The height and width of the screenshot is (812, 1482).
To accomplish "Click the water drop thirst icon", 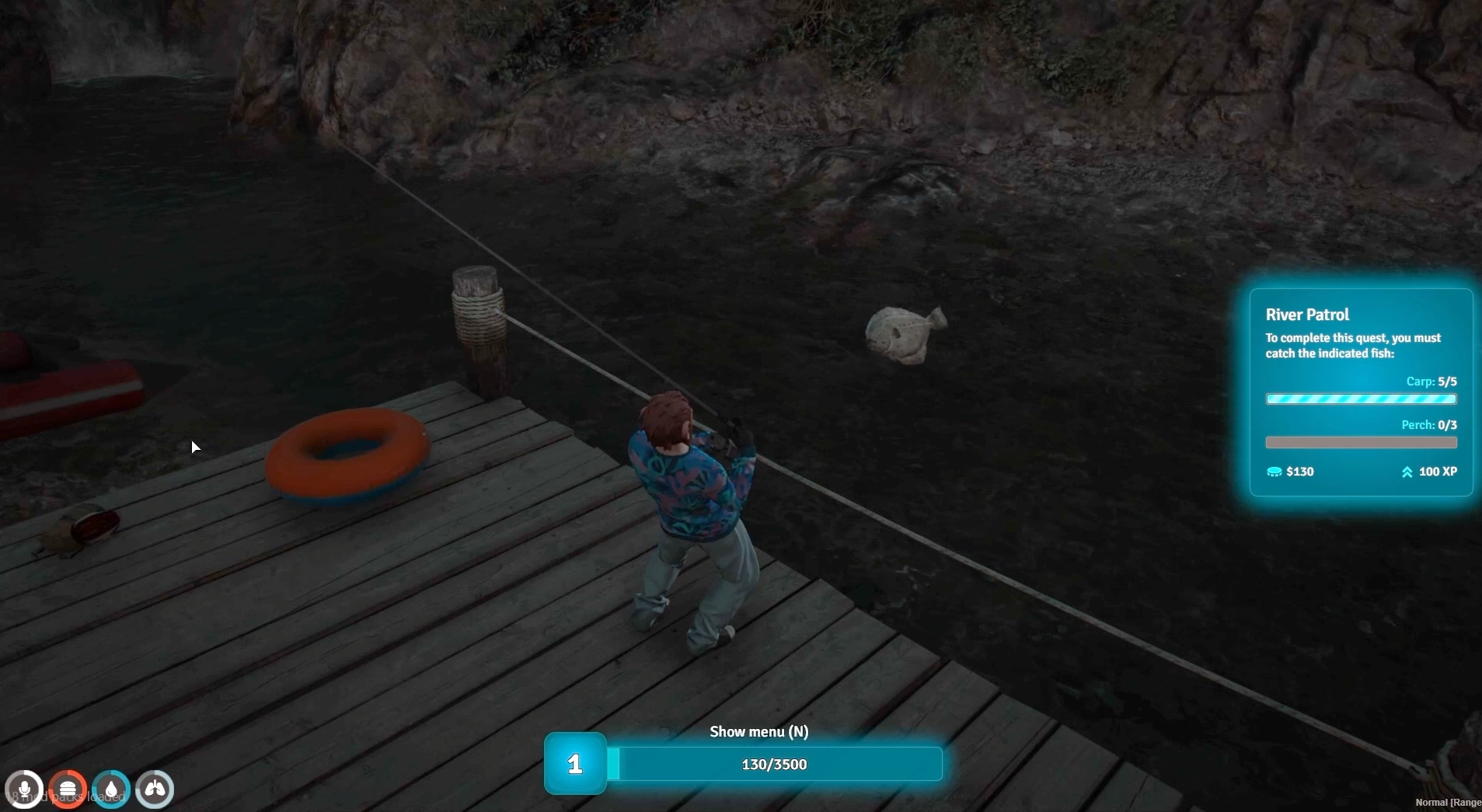I will (x=111, y=789).
